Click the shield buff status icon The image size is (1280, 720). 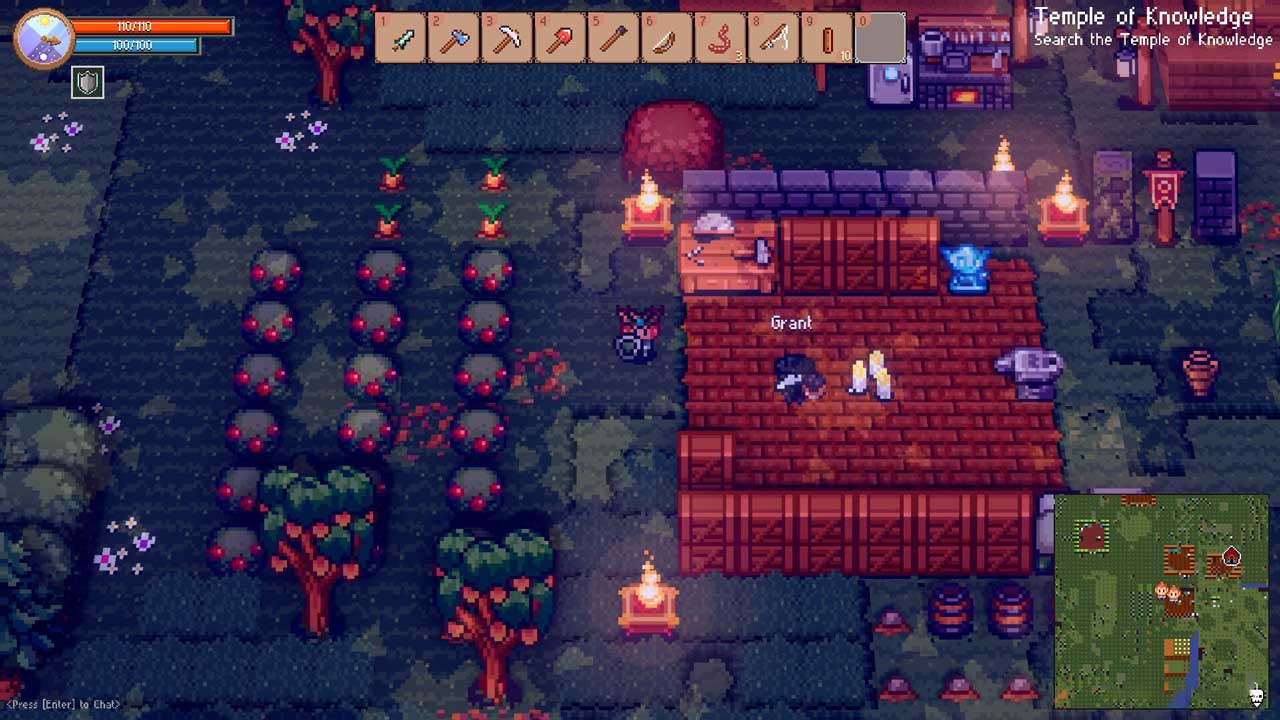[88, 82]
